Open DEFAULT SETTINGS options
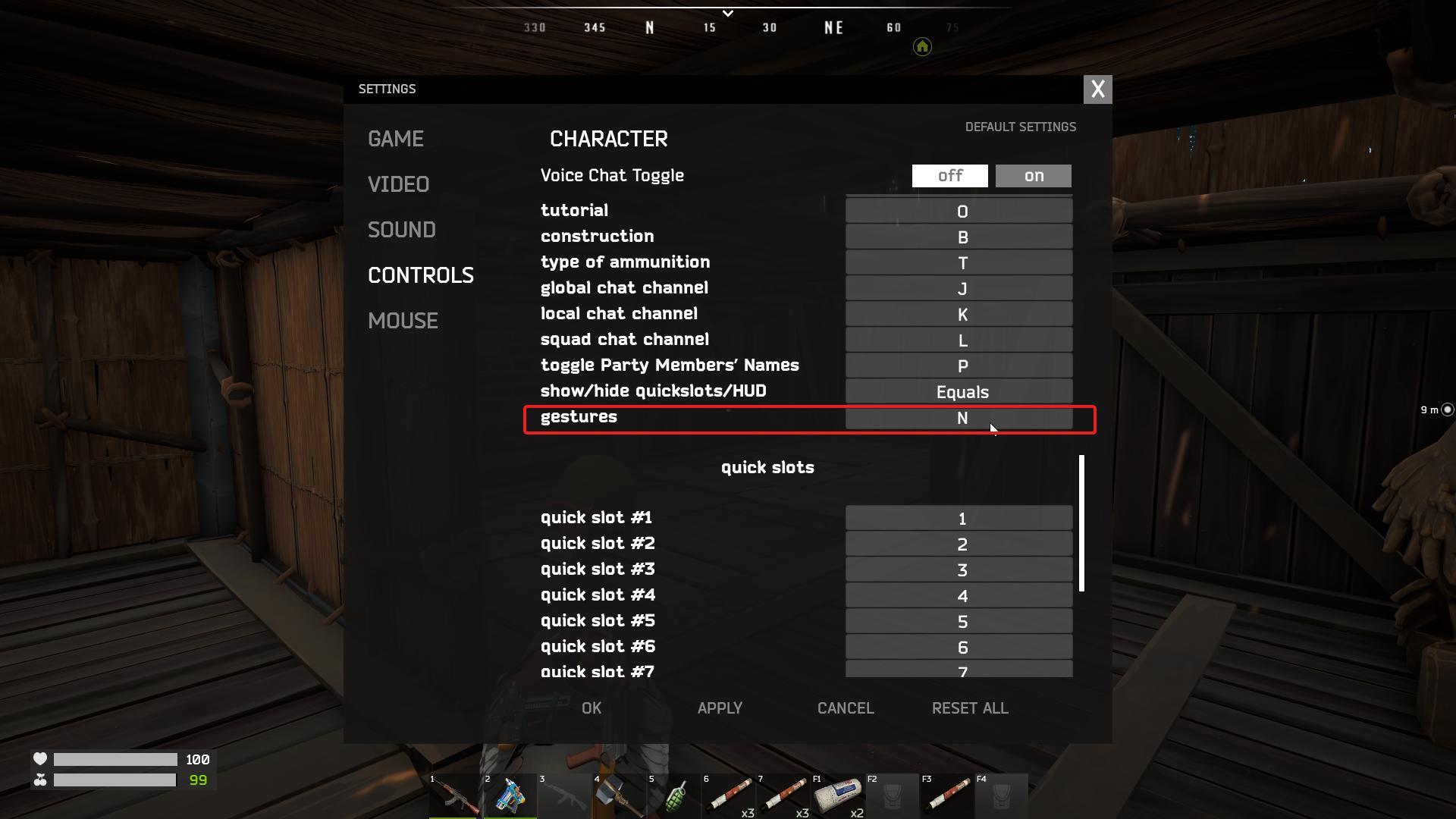The image size is (1456, 819). pos(1021,127)
